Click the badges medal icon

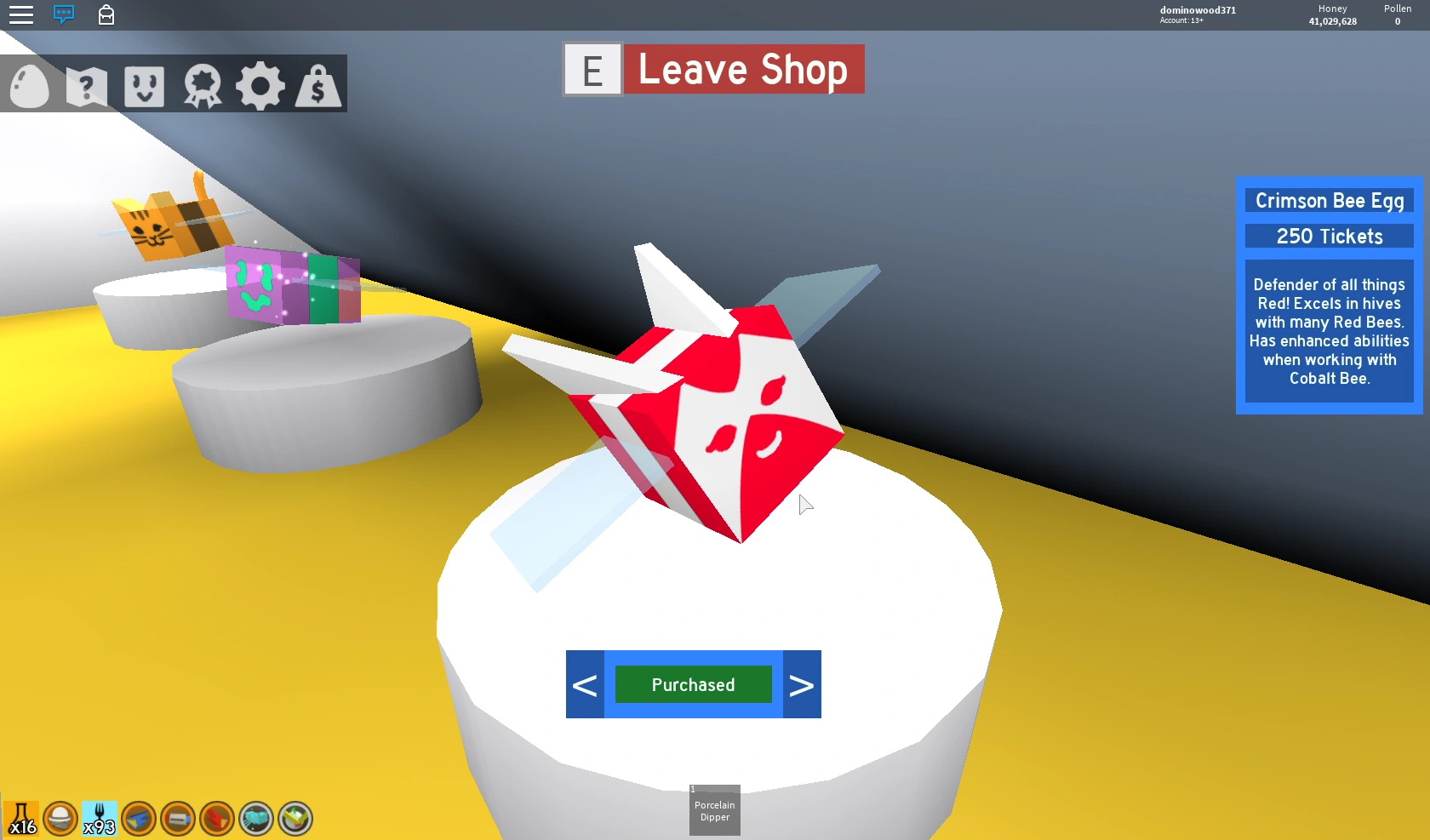tap(203, 84)
